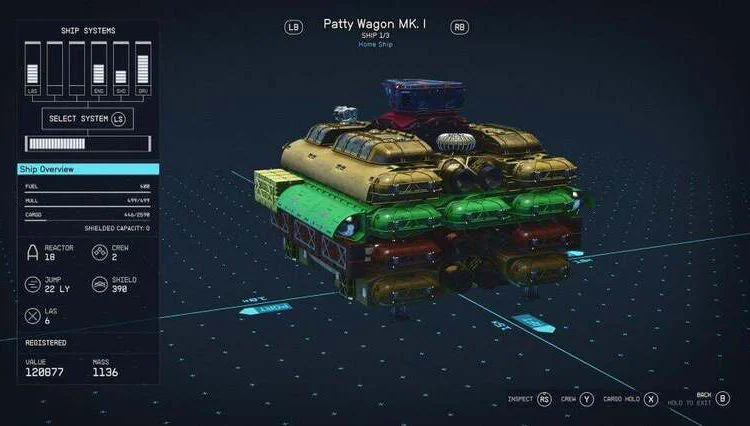Viewport: 750px width, 426px height.
Task: Select the SHD shield power column
Action: point(121,68)
